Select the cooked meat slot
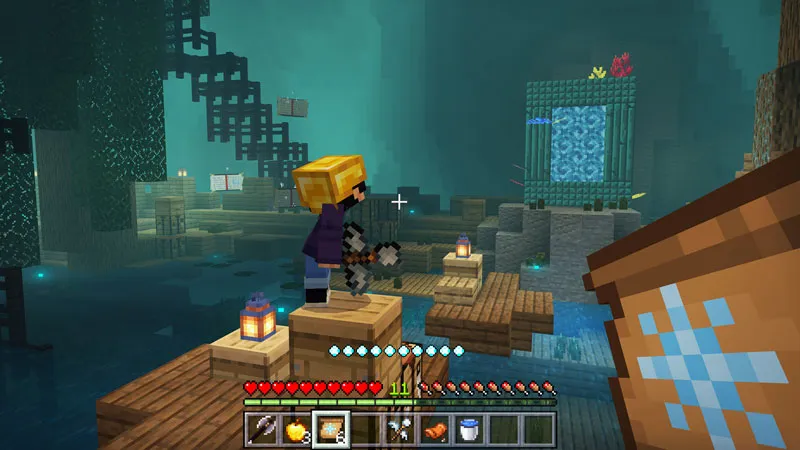This screenshot has width=800, height=450. point(434,430)
